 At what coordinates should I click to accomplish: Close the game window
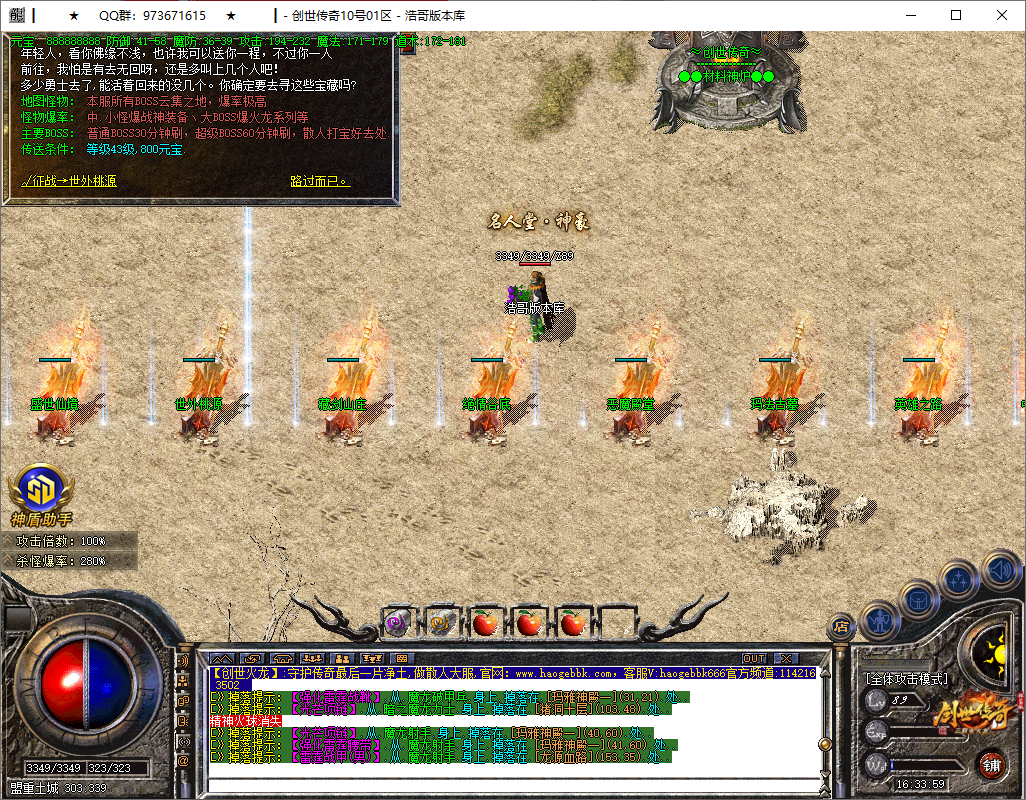point(1002,15)
